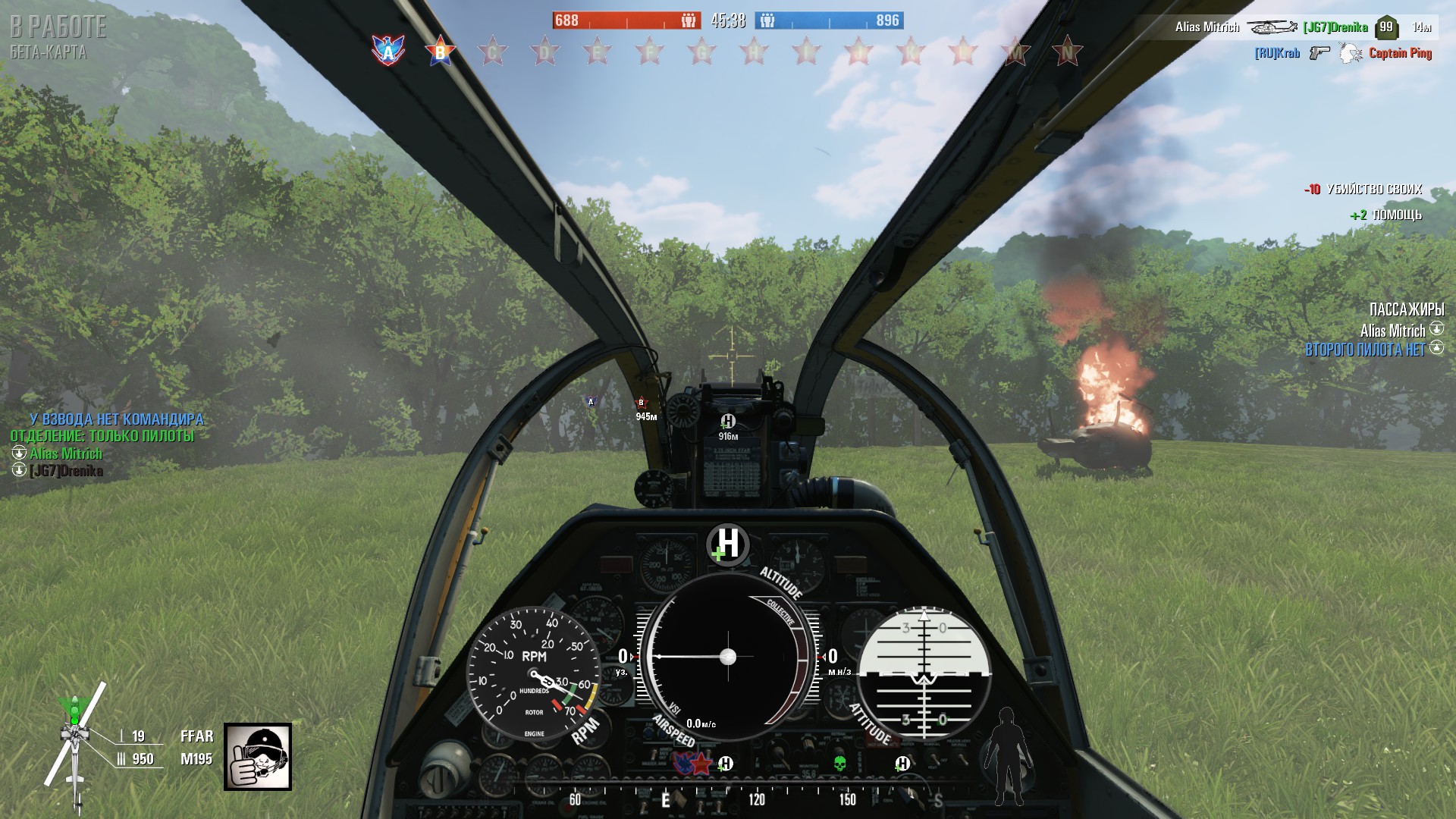Select Alias Mitrich under the passengers heading
The image size is (1456, 819).
click(x=1392, y=331)
